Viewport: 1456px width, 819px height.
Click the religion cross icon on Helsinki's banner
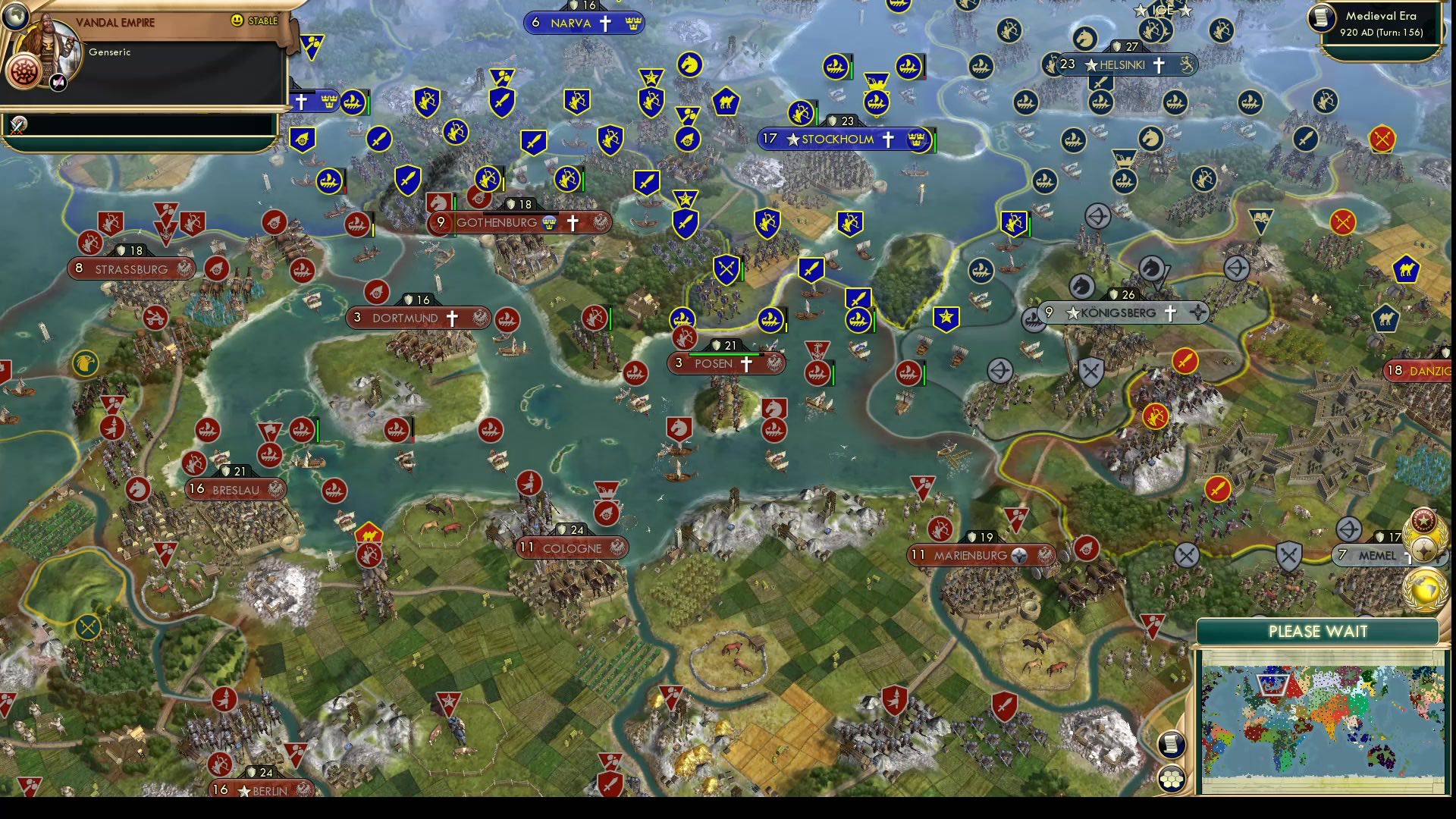1158,65
